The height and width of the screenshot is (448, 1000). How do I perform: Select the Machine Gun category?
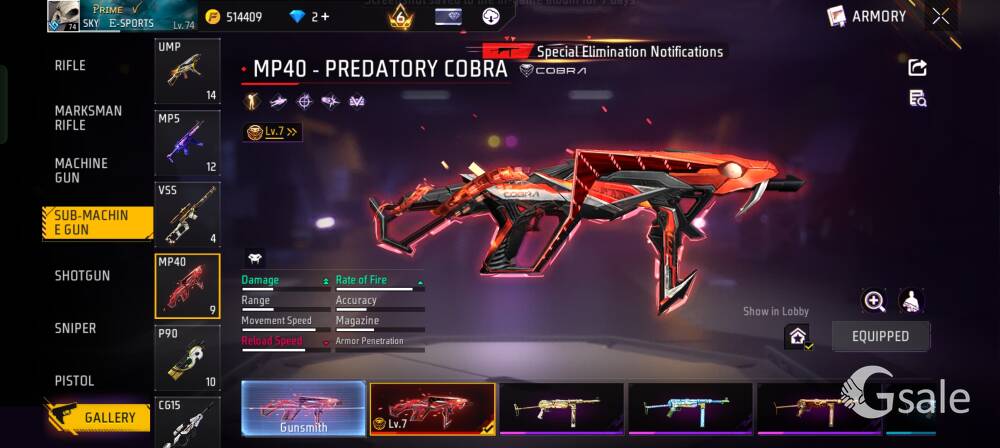click(x=81, y=170)
